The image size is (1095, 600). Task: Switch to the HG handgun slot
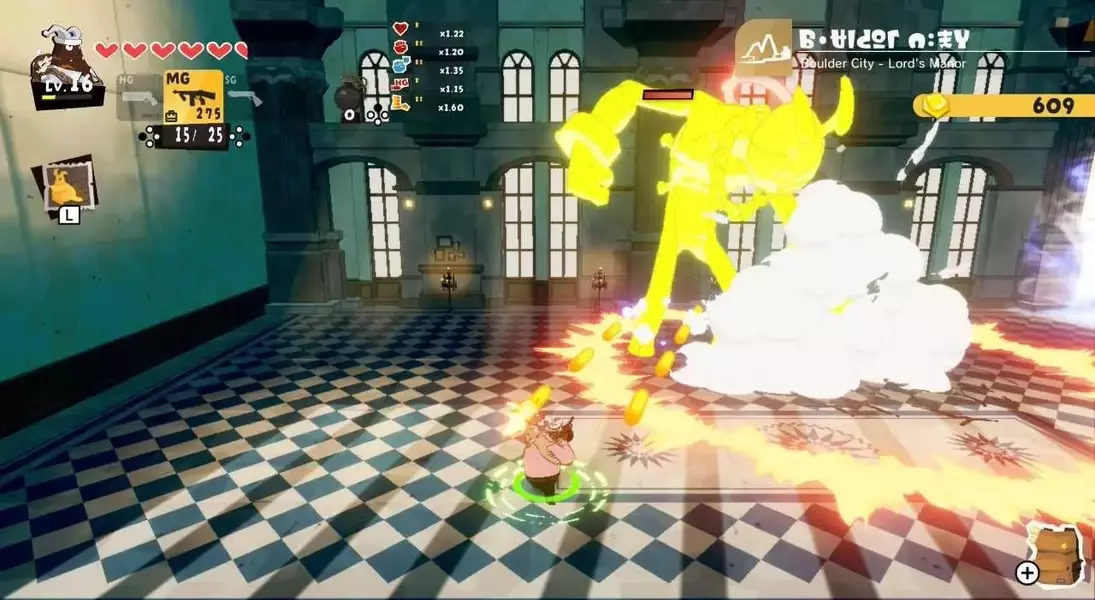click(x=138, y=97)
